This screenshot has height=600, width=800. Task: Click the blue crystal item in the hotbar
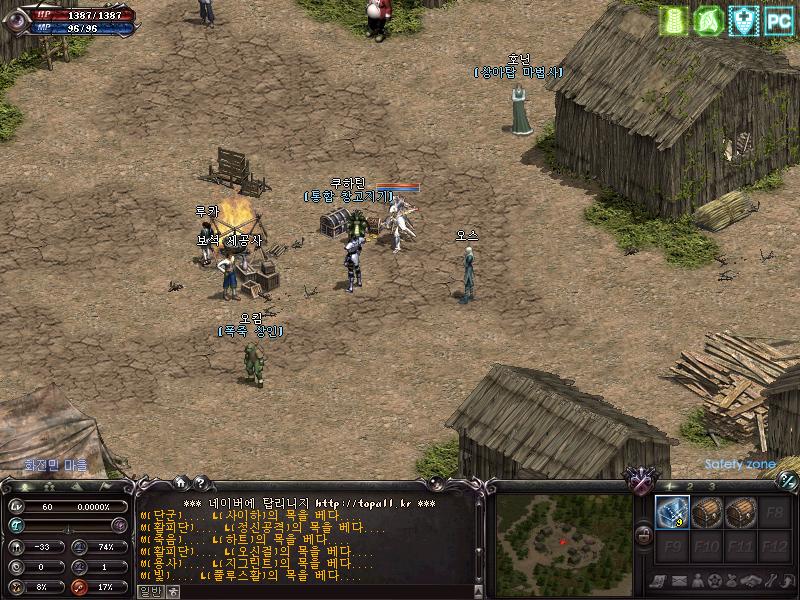[672, 513]
